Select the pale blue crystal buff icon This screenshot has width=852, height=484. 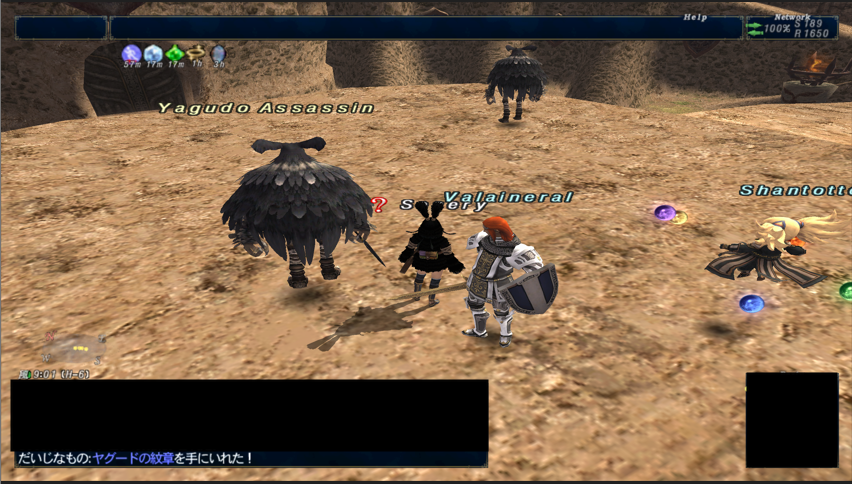click(x=152, y=53)
